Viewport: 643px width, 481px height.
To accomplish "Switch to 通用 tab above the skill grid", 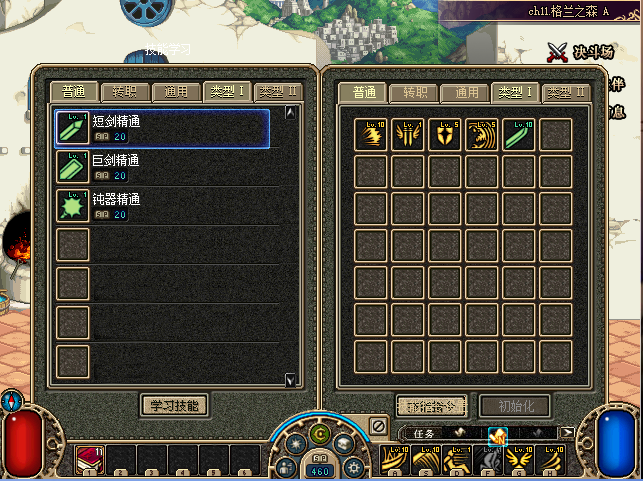I will pos(466,93).
